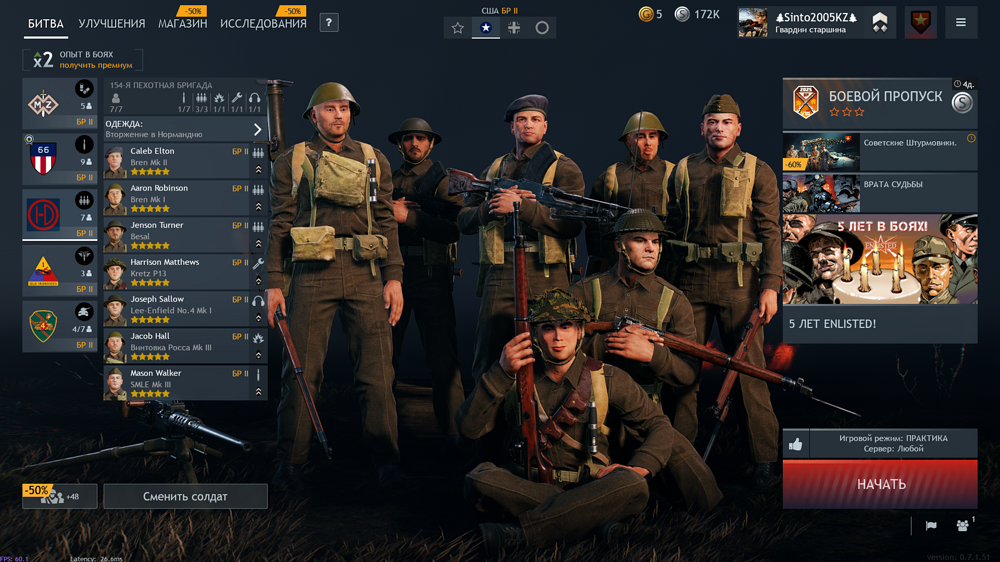
Task: Go to the МАГАЗИН tab
Action: click(x=182, y=23)
